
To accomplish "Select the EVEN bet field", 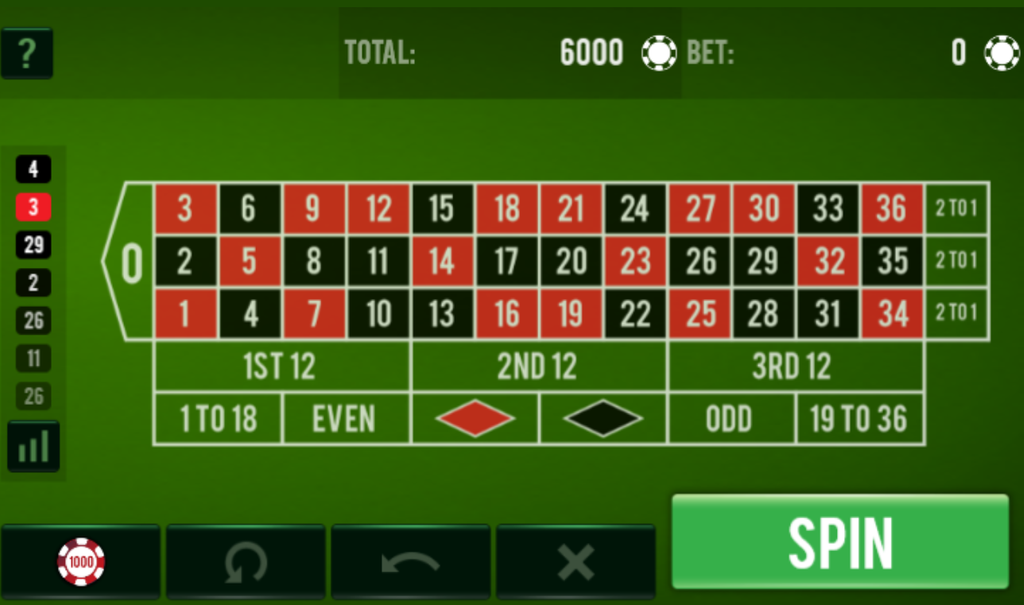I will 345,419.
